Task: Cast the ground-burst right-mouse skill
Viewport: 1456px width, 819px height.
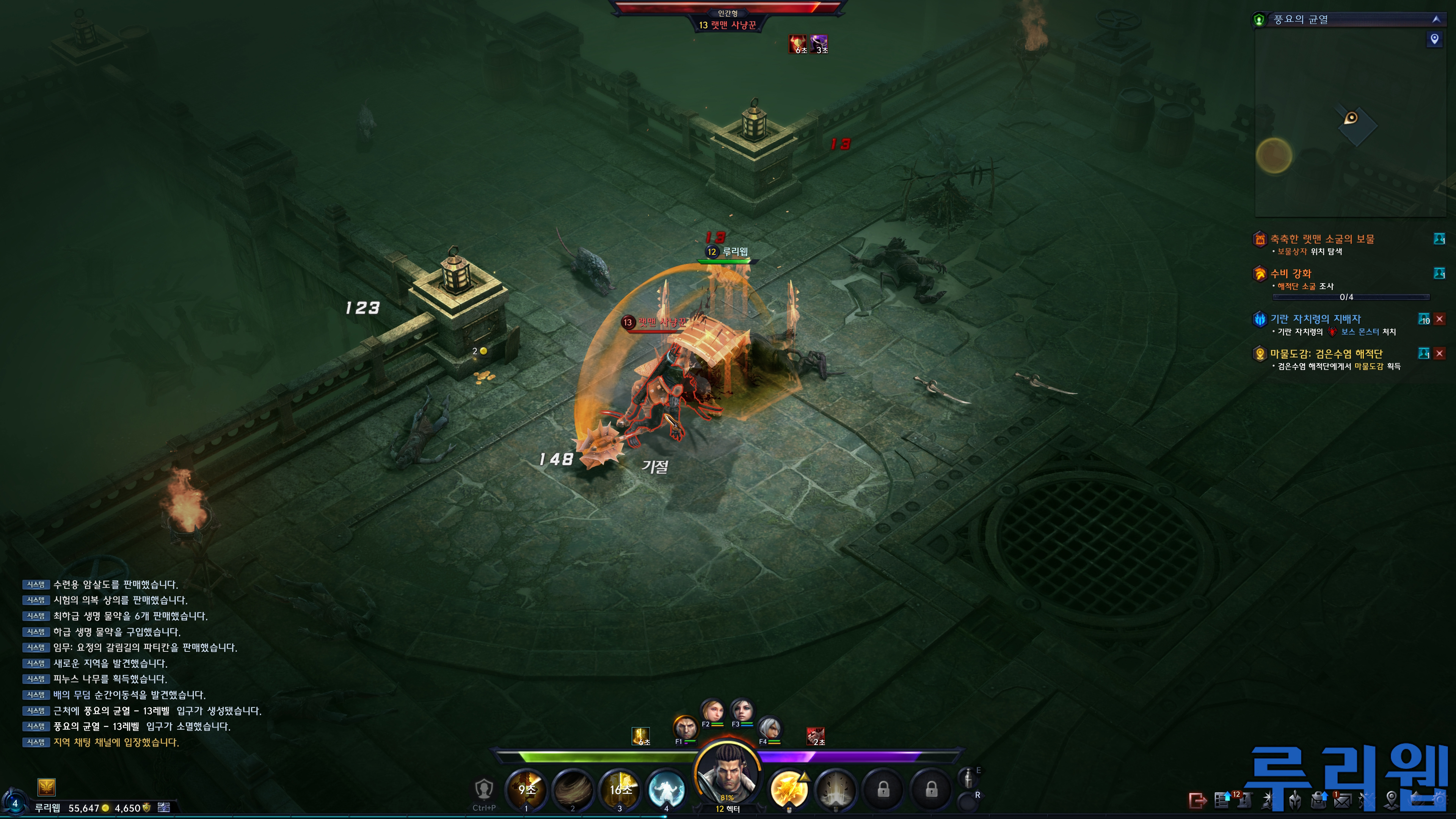Action: point(835,789)
